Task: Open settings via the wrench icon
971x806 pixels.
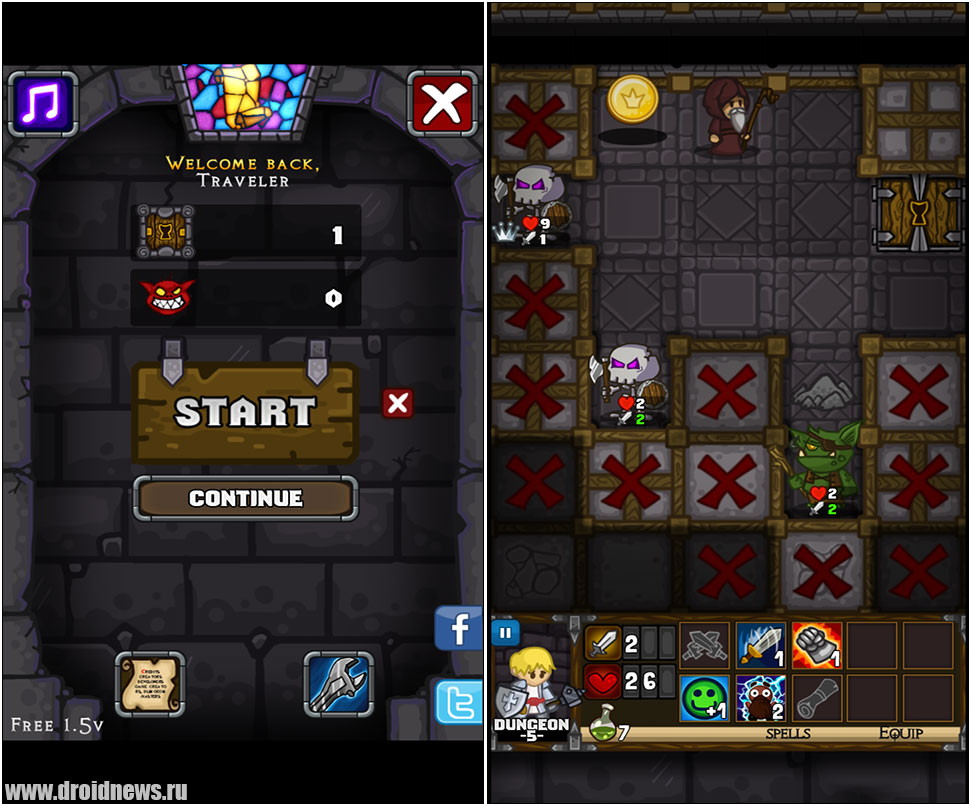Action: [338, 685]
